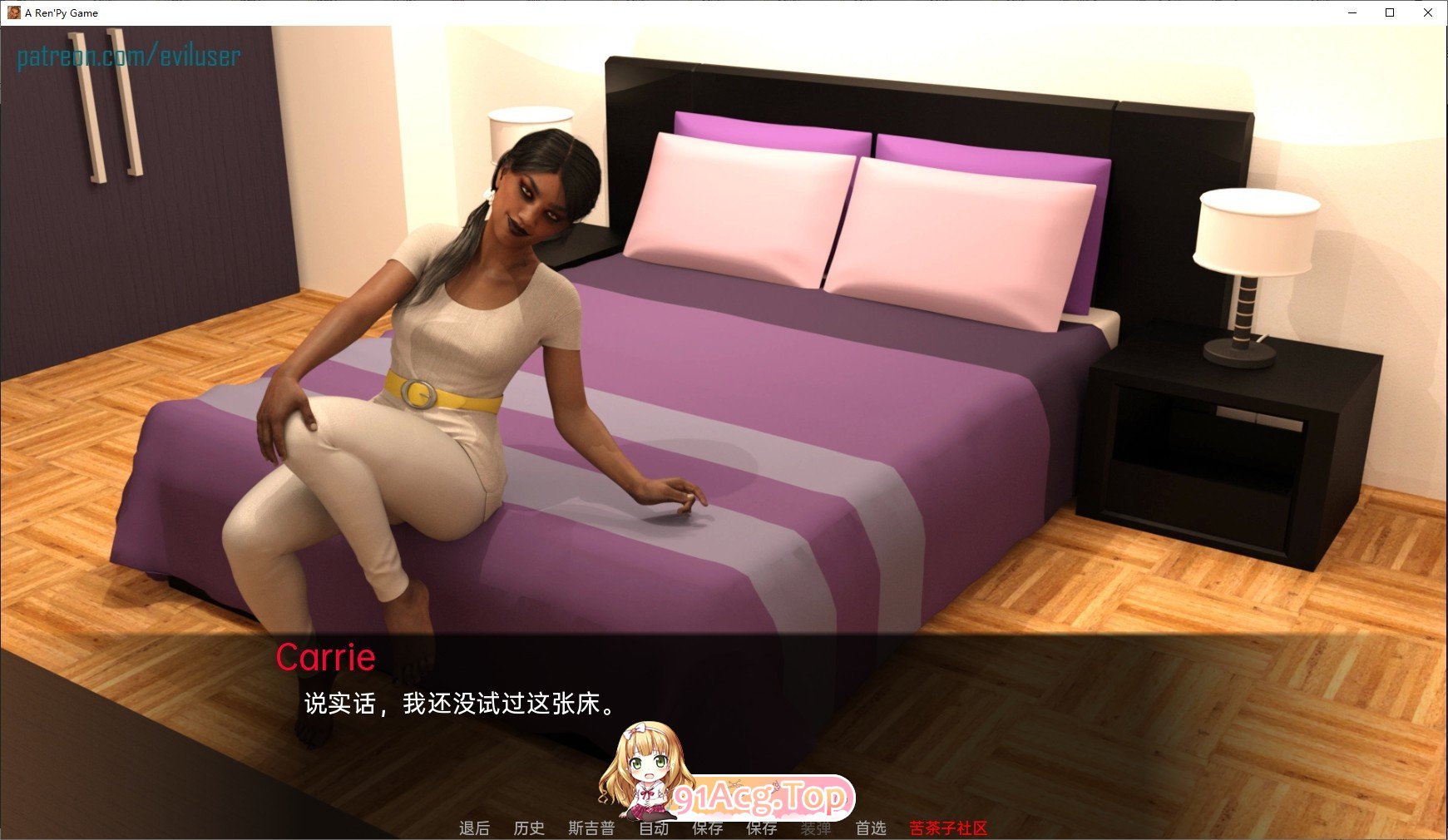Activate 斯吉普 skip mode
The image size is (1448, 840).
pyautogui.click(x=591, y=828)
